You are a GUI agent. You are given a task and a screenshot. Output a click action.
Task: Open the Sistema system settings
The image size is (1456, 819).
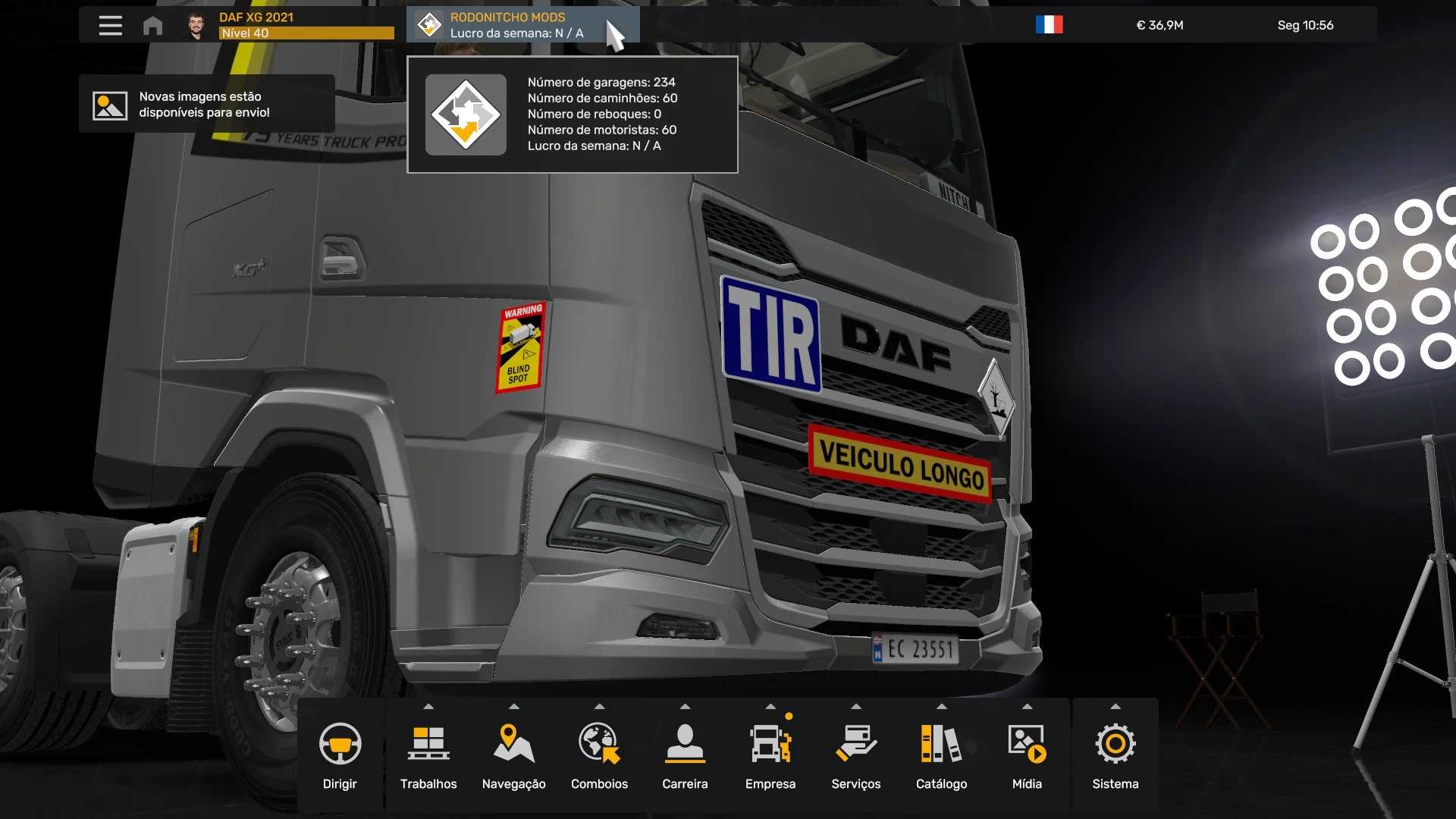click(x=1115, y=755)
